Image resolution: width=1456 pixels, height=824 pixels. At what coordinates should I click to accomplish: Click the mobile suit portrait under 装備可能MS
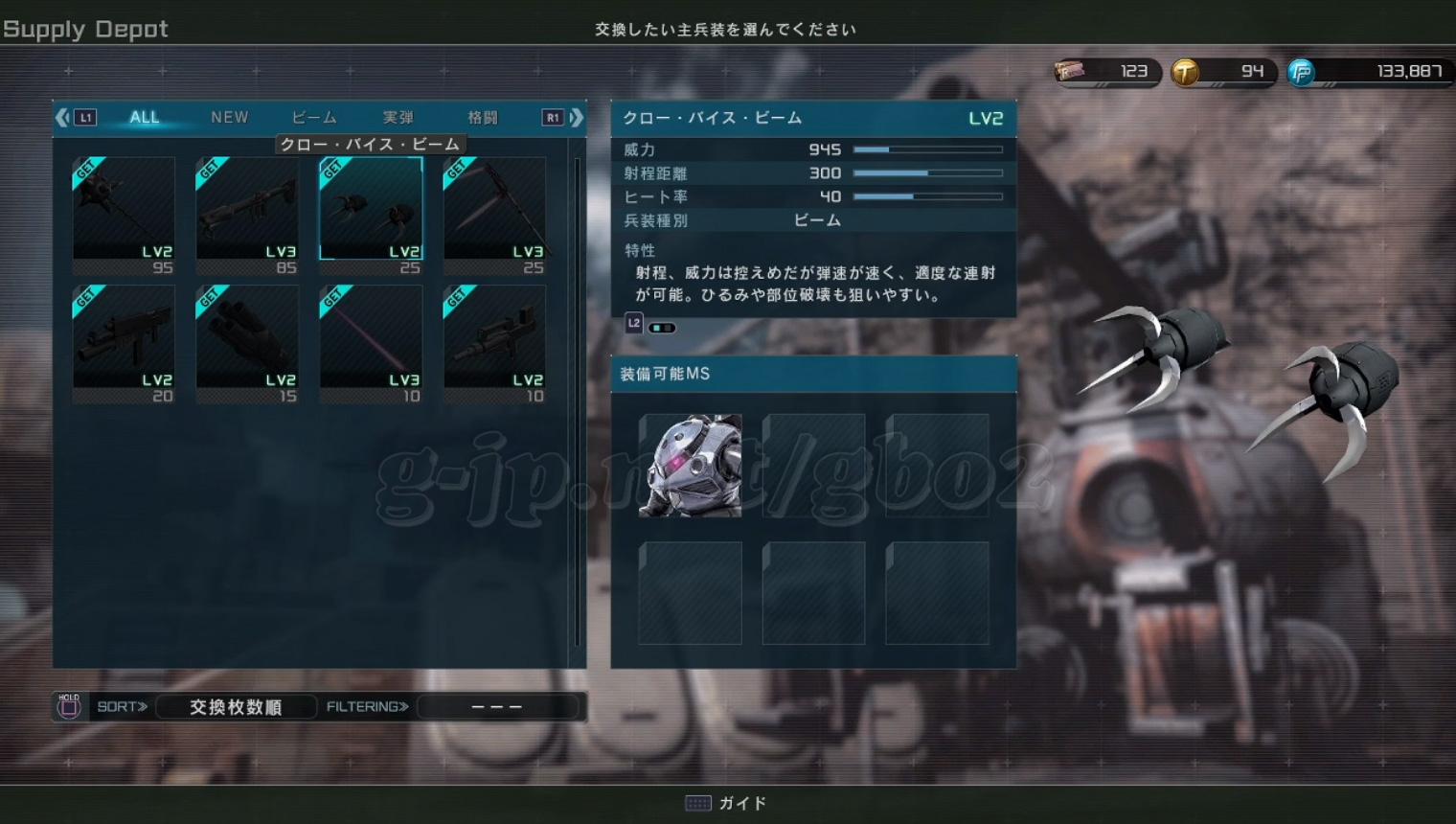[x=690, y=466]
